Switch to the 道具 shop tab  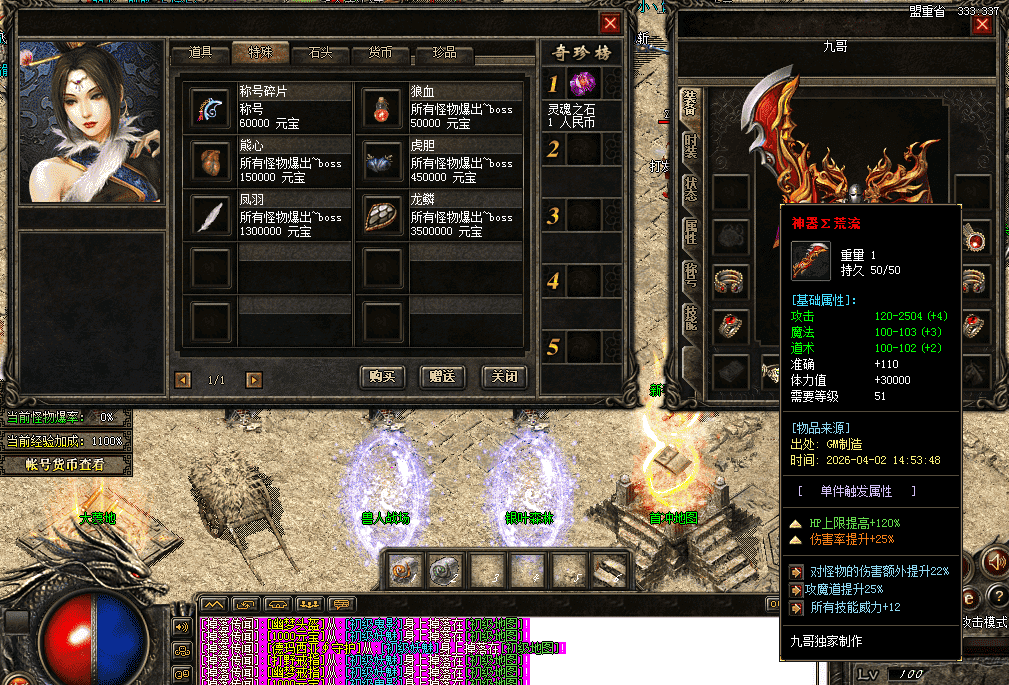pyautogui.click(x=200, y=53)
